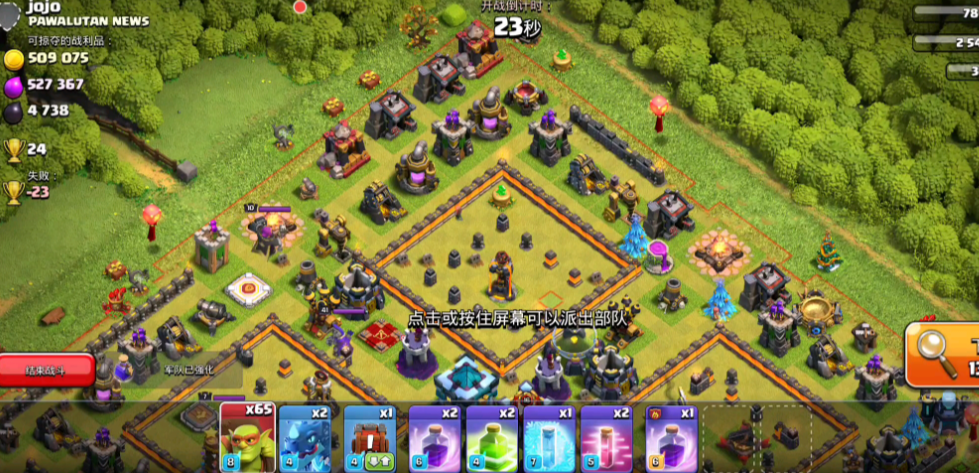979x473 pixels.
Task: Pick the green Jump spell card
Action: click(491, 438)
